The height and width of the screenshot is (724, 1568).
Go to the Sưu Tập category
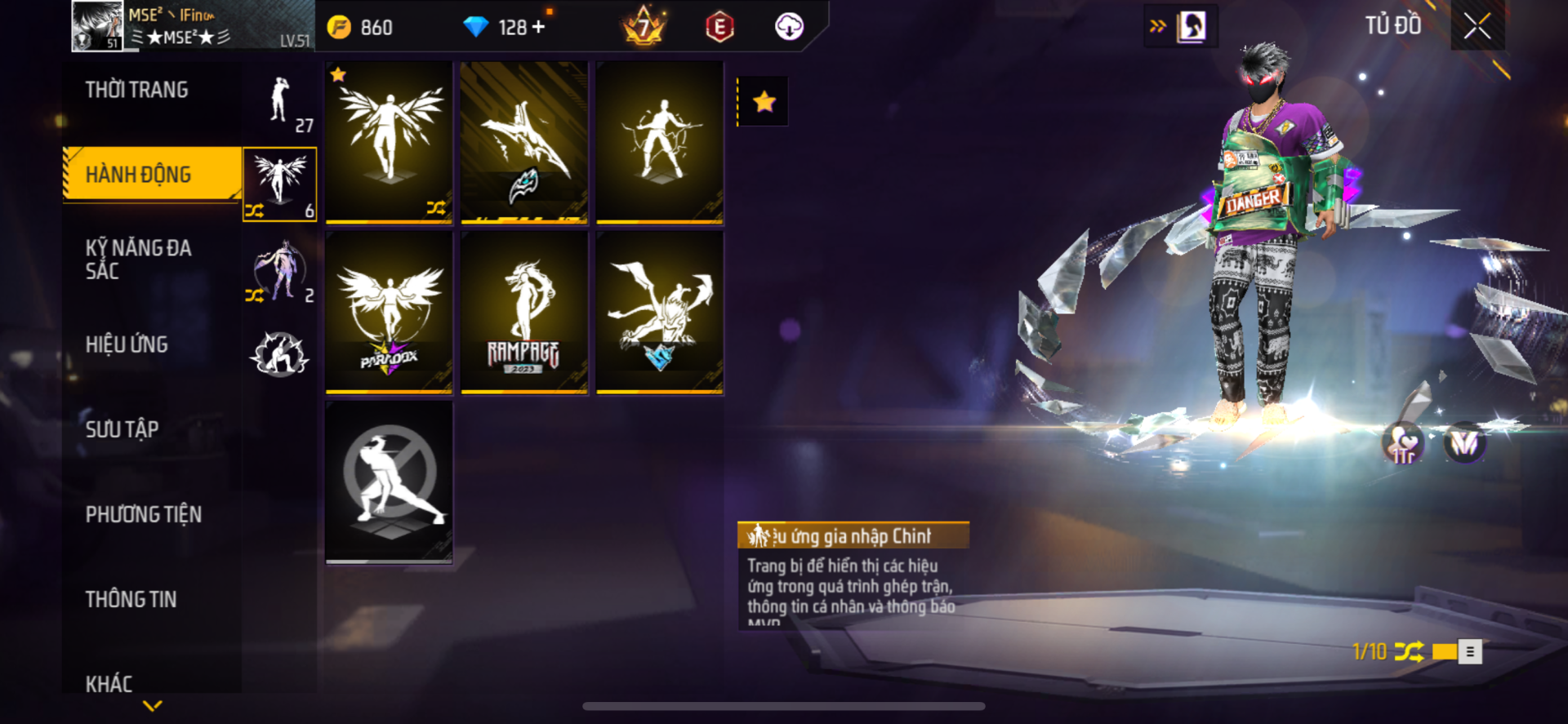coord(122,429)
